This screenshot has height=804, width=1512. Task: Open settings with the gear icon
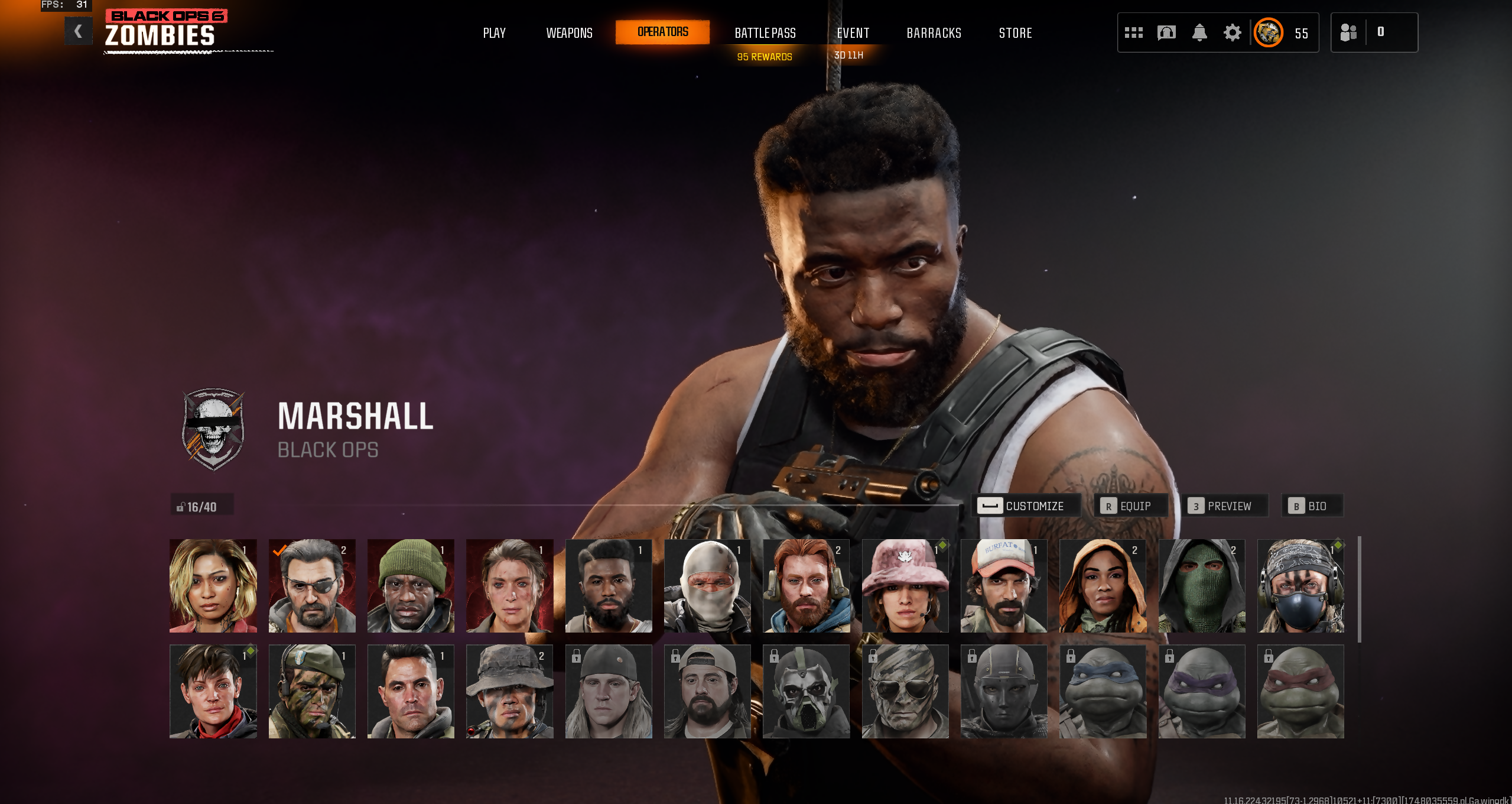point(1232,33)
